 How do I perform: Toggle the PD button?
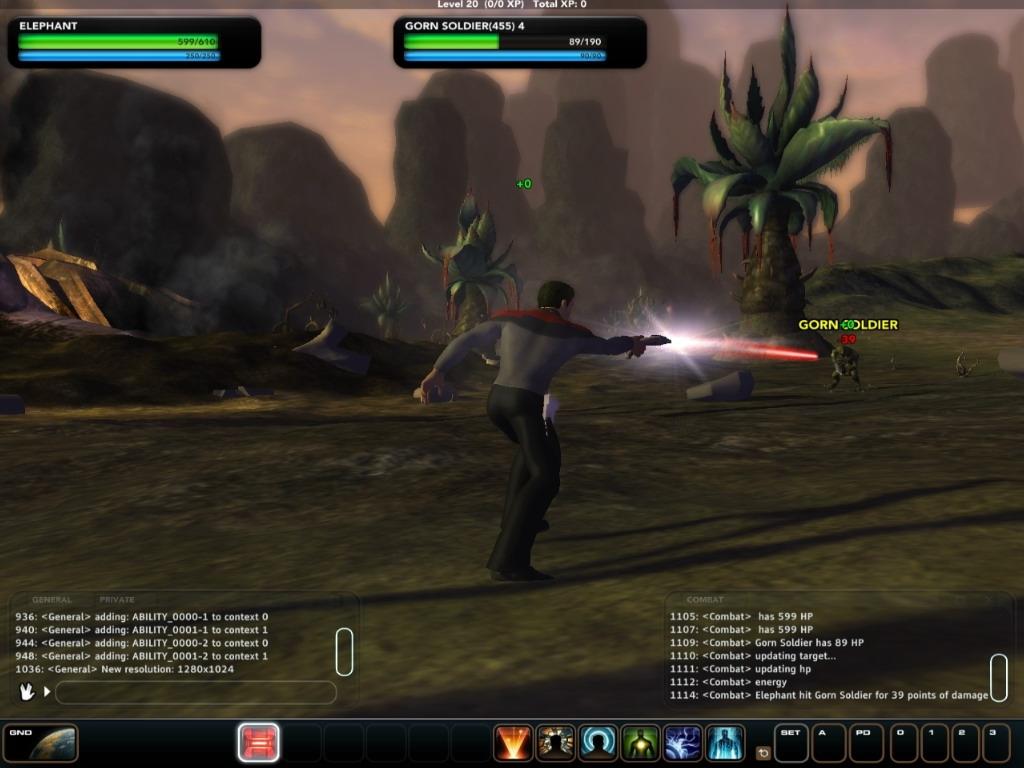click(x=866, y=743)
